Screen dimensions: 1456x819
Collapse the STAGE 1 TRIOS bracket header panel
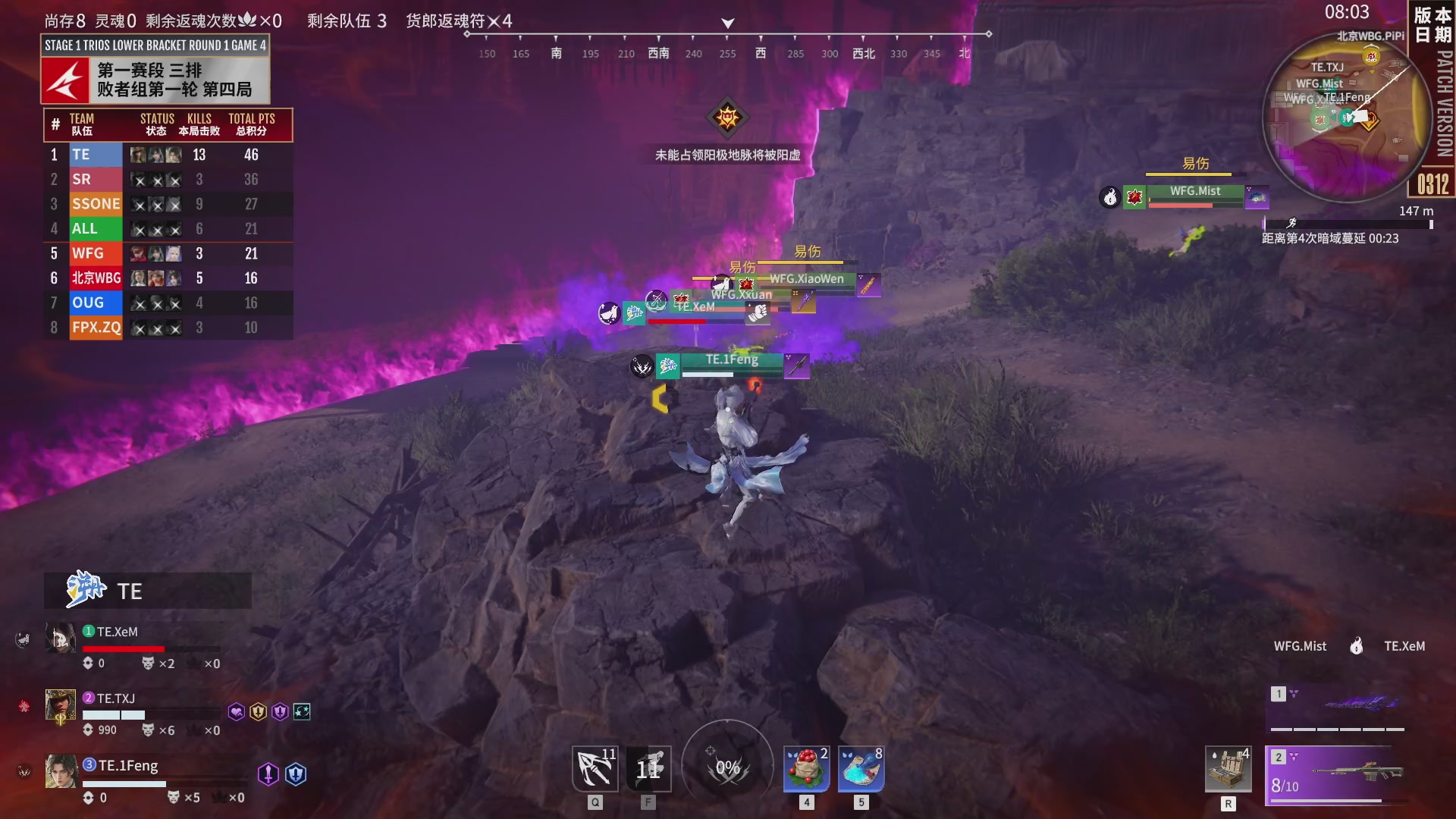pyautogui.click(x=155, y=44)
